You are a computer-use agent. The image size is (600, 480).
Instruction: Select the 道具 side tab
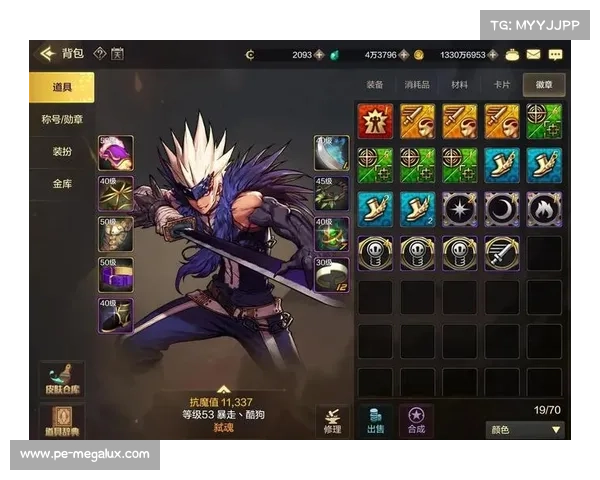pyautogui.click(x=61, y=88)
